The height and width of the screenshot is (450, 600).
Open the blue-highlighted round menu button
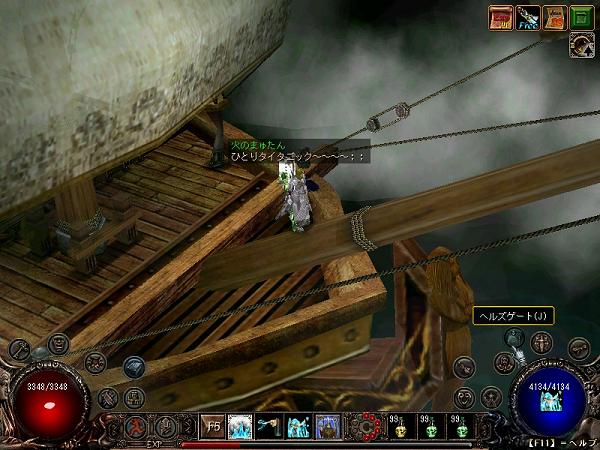133,367
